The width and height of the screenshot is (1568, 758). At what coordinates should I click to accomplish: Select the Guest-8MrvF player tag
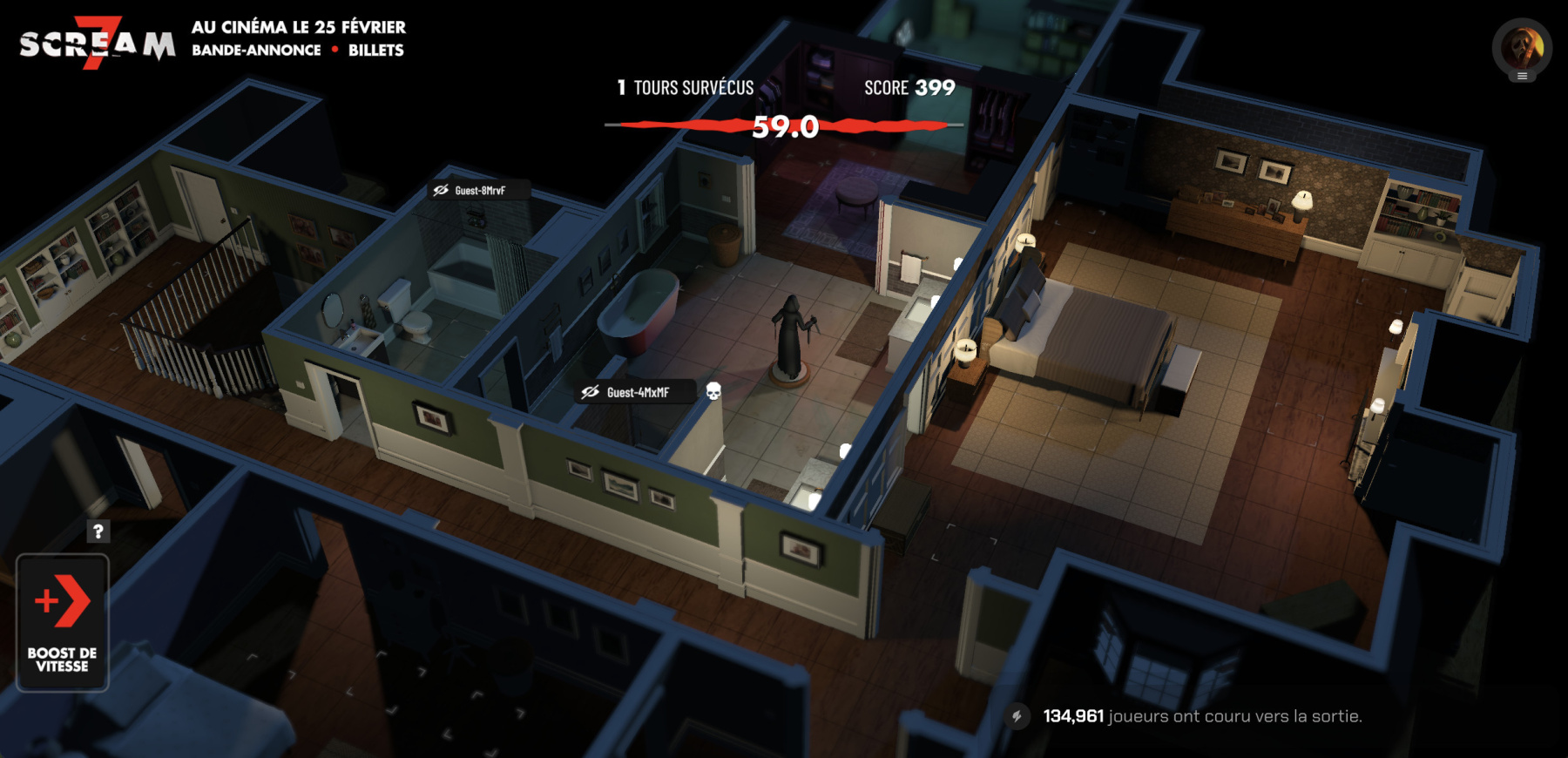479,190
